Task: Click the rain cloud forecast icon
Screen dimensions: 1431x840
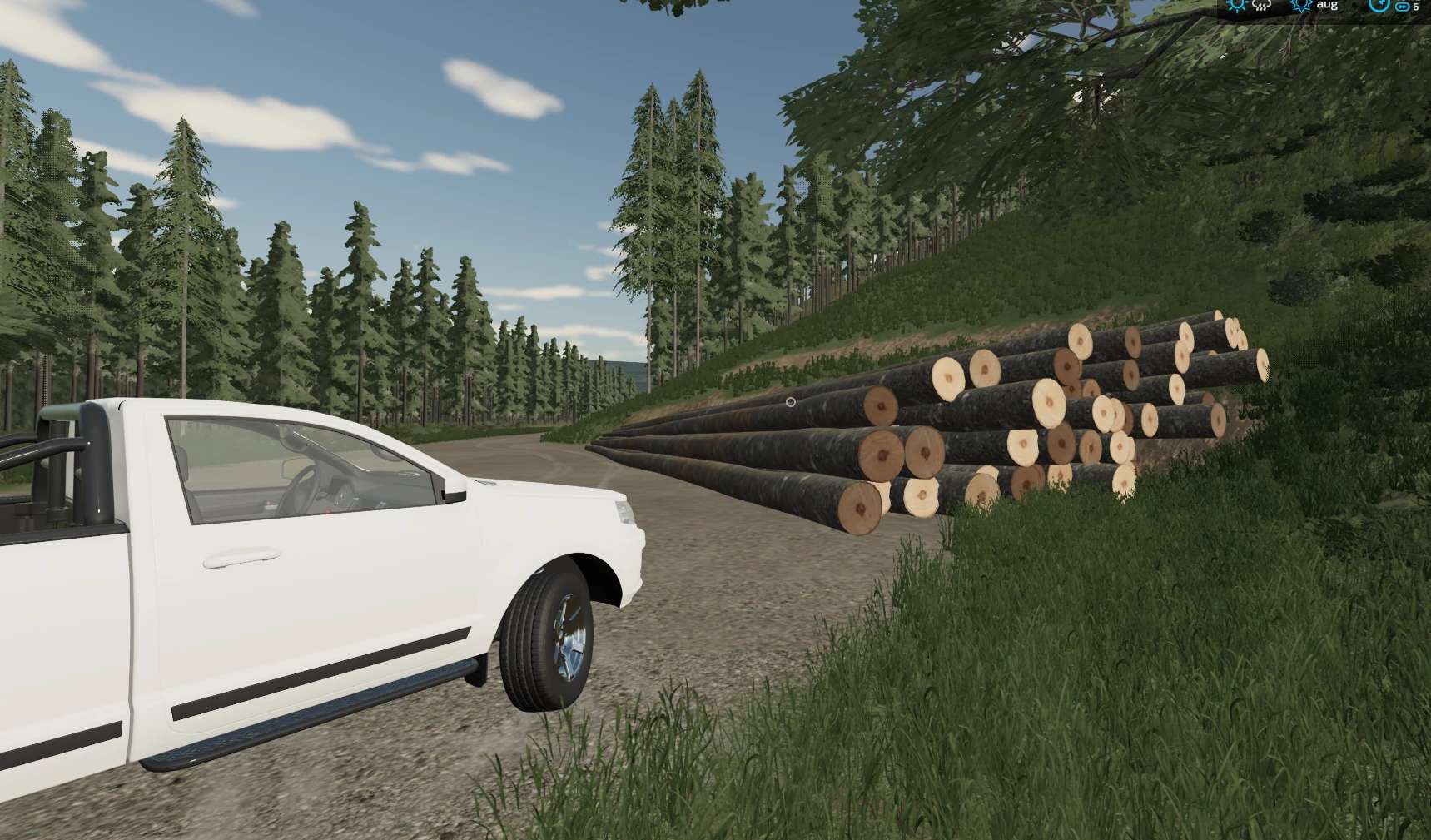Action: [x=1261, y=6]
